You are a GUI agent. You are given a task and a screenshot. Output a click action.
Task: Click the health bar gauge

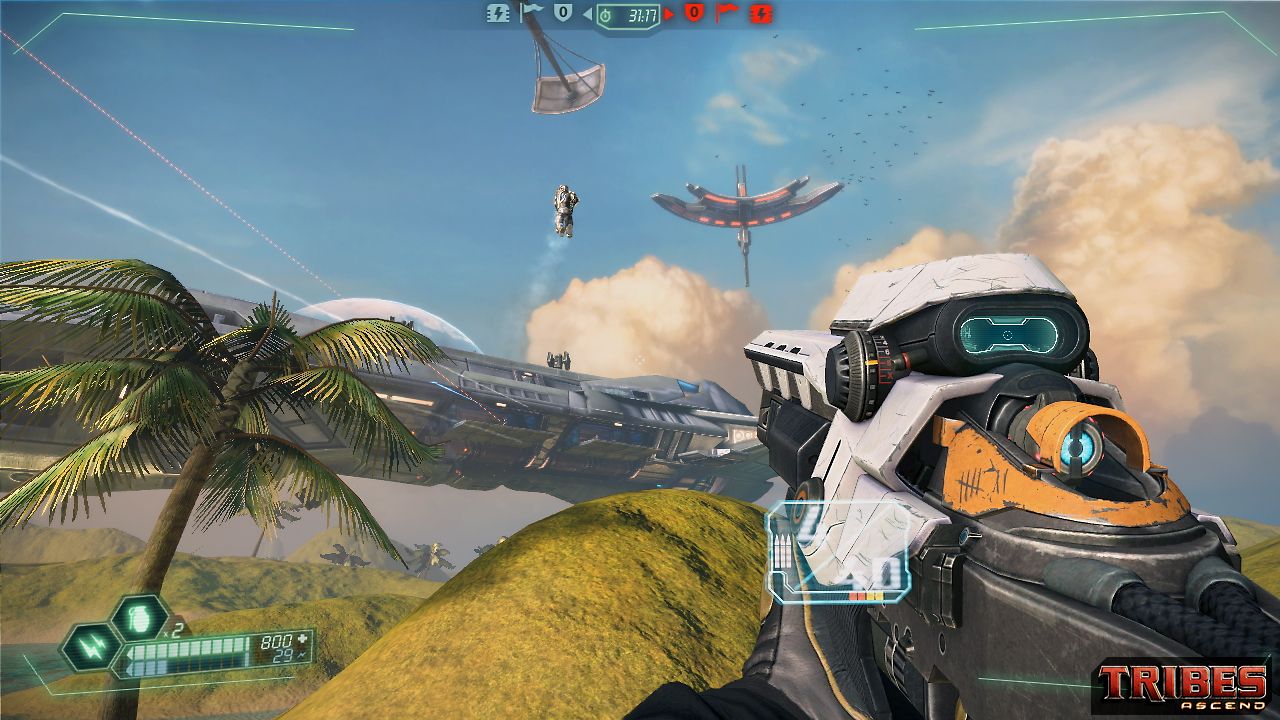point(192,648)
